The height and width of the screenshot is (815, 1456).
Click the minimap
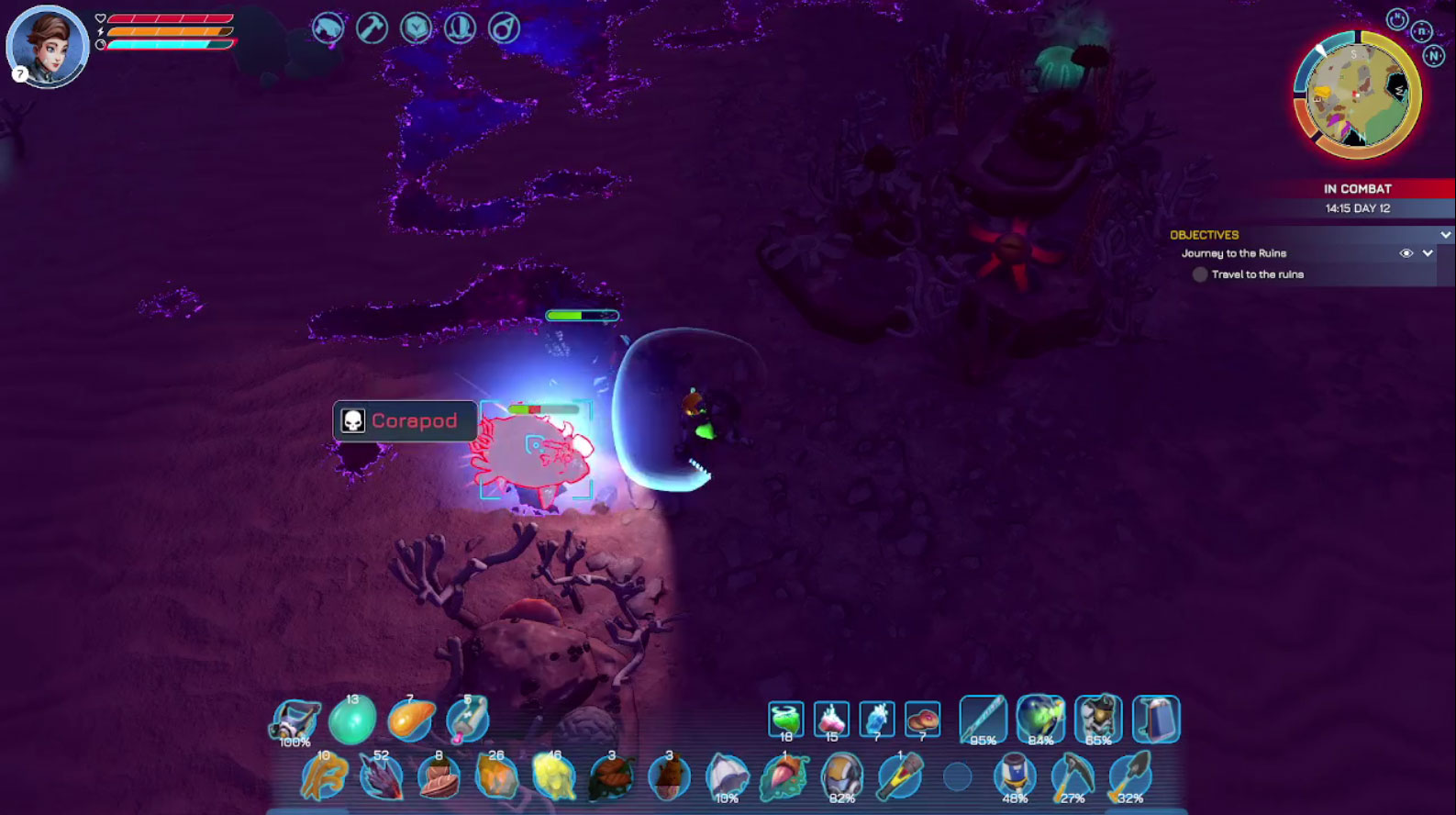[x=1357, y=95]
